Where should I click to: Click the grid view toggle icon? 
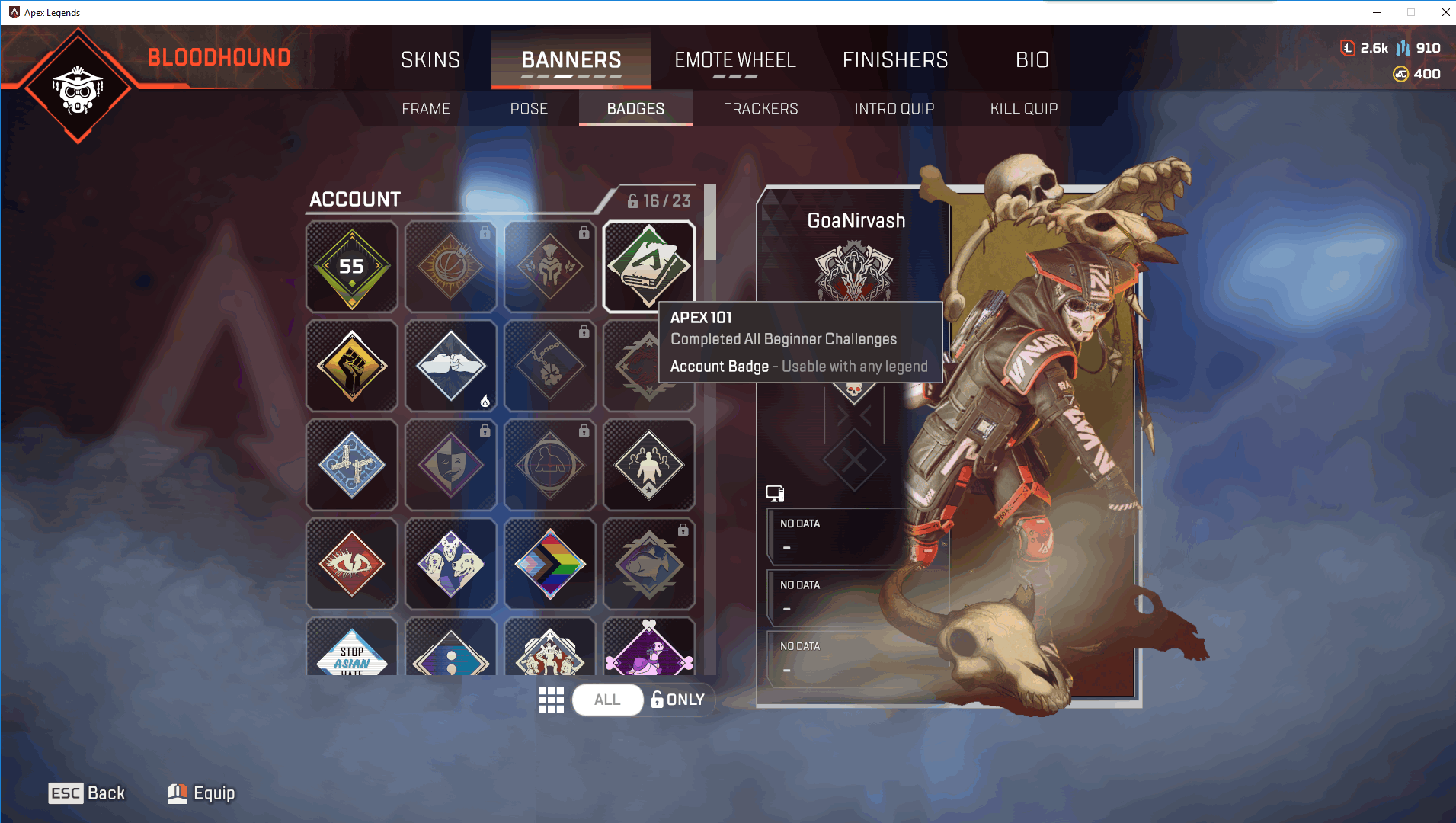(x=551, y=700)
